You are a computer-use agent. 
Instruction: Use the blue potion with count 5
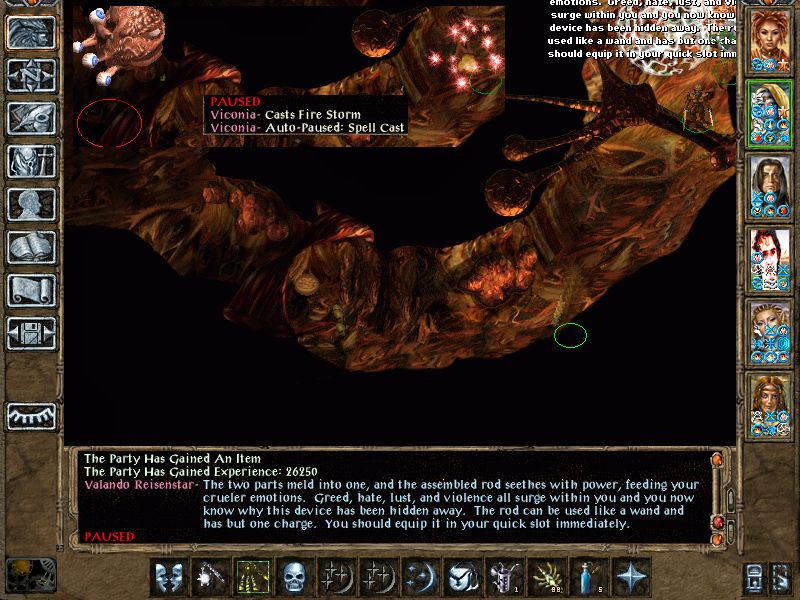(x=589, y=577)
